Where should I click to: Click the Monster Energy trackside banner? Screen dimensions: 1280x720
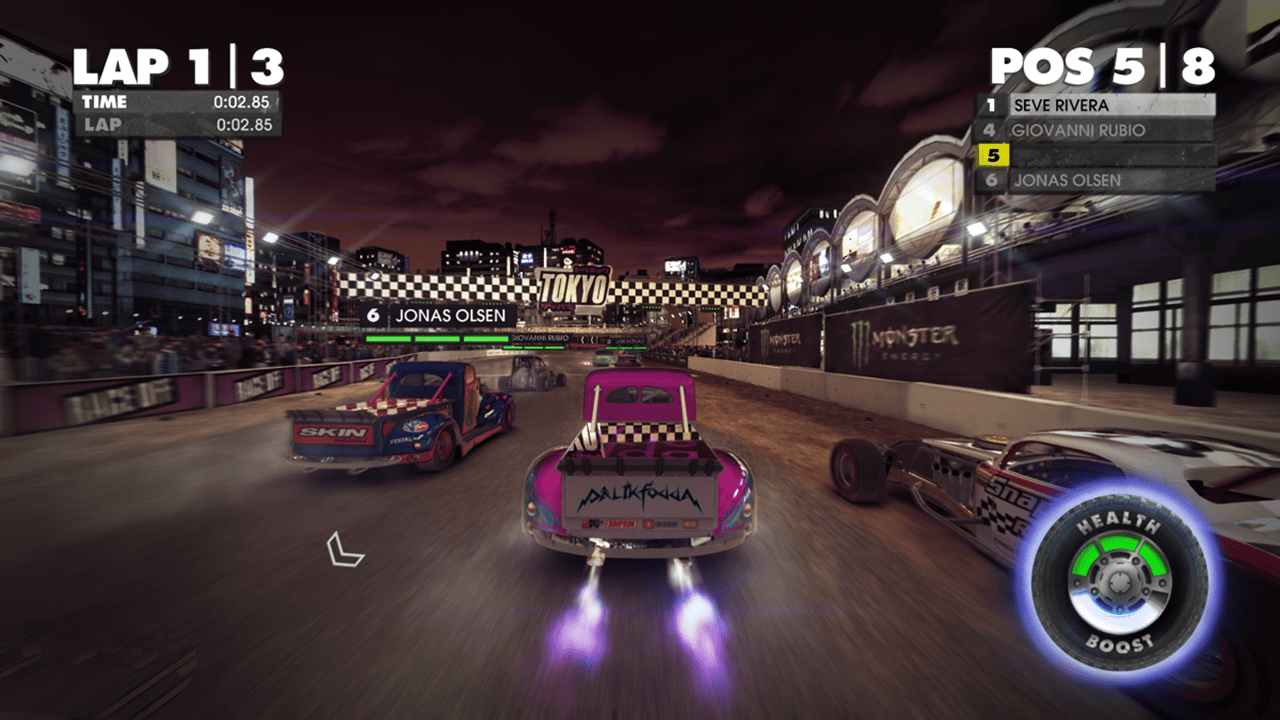pyautogui.click(x=905, y=338)
